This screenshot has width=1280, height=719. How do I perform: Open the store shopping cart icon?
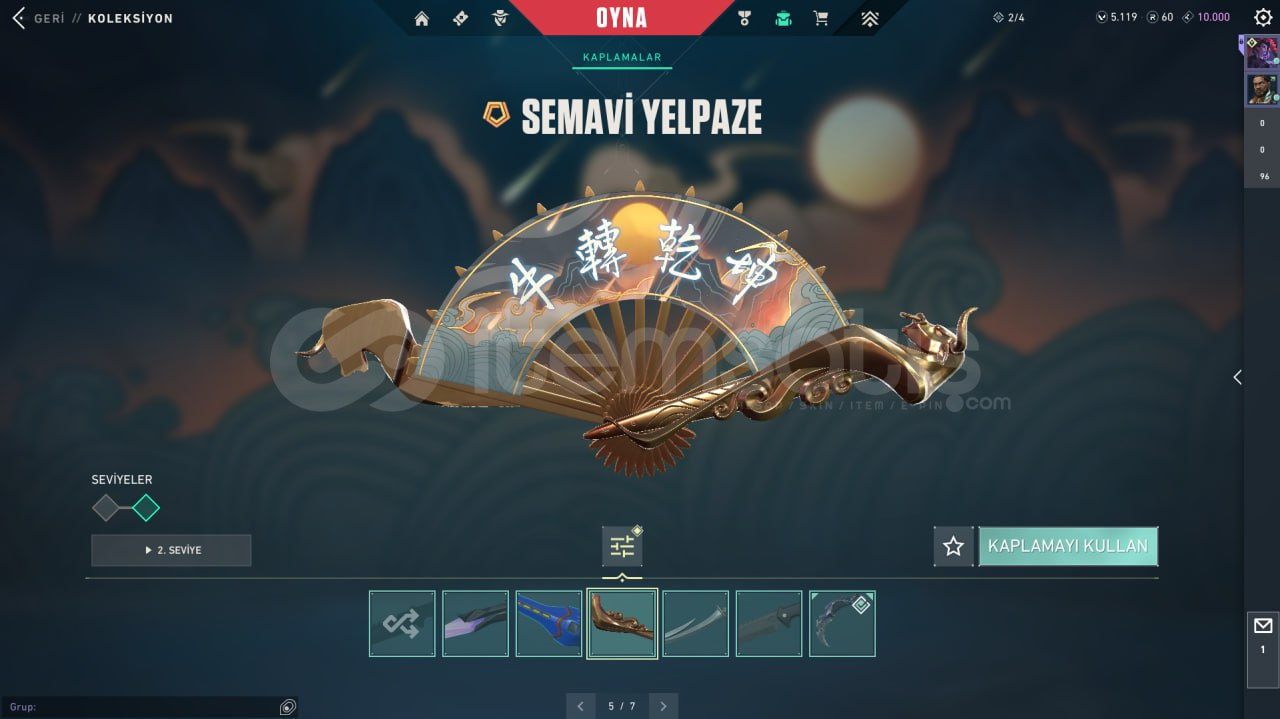[x=821, y=18]
